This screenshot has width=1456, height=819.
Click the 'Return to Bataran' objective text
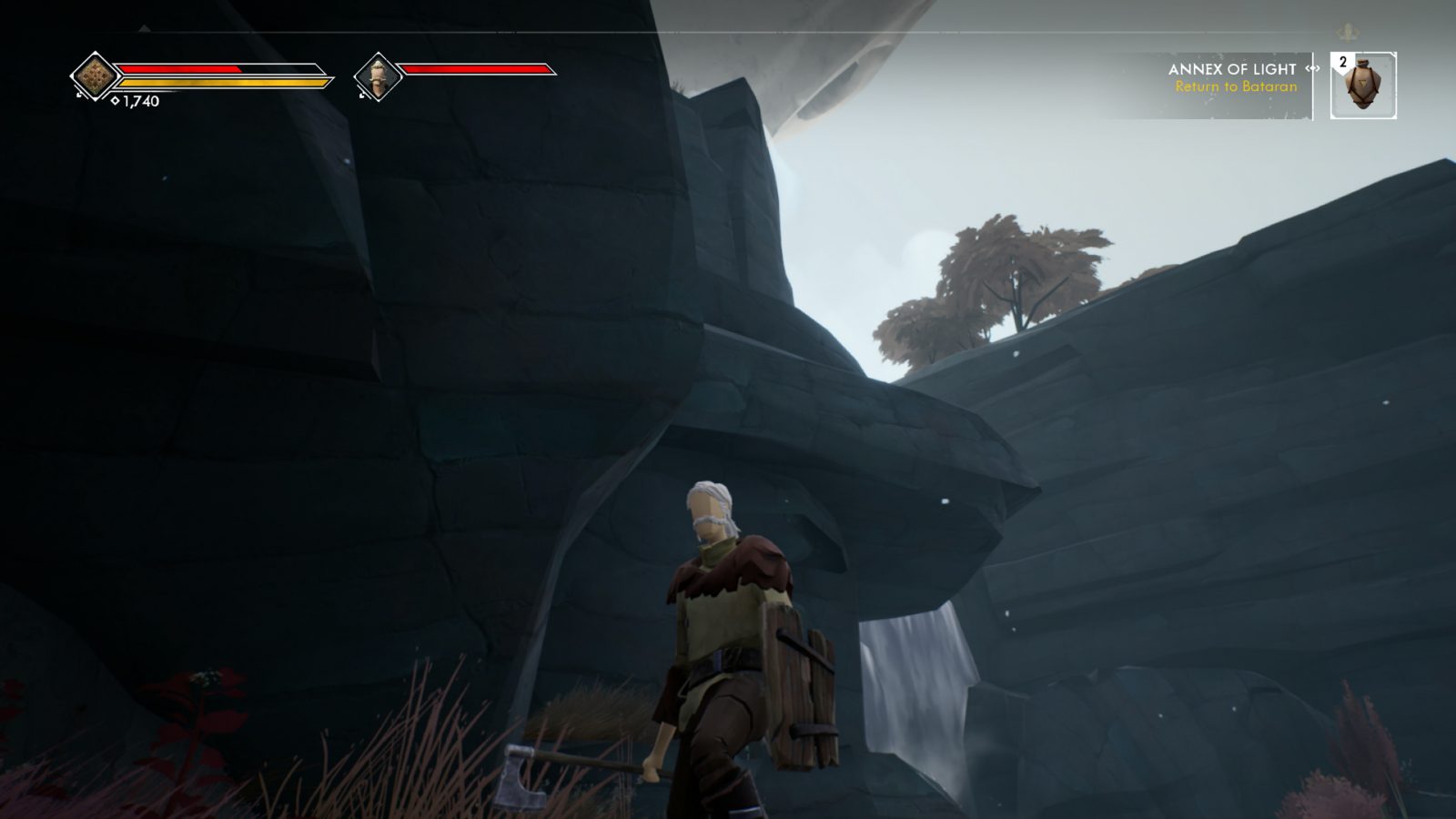pos(1238,87)
